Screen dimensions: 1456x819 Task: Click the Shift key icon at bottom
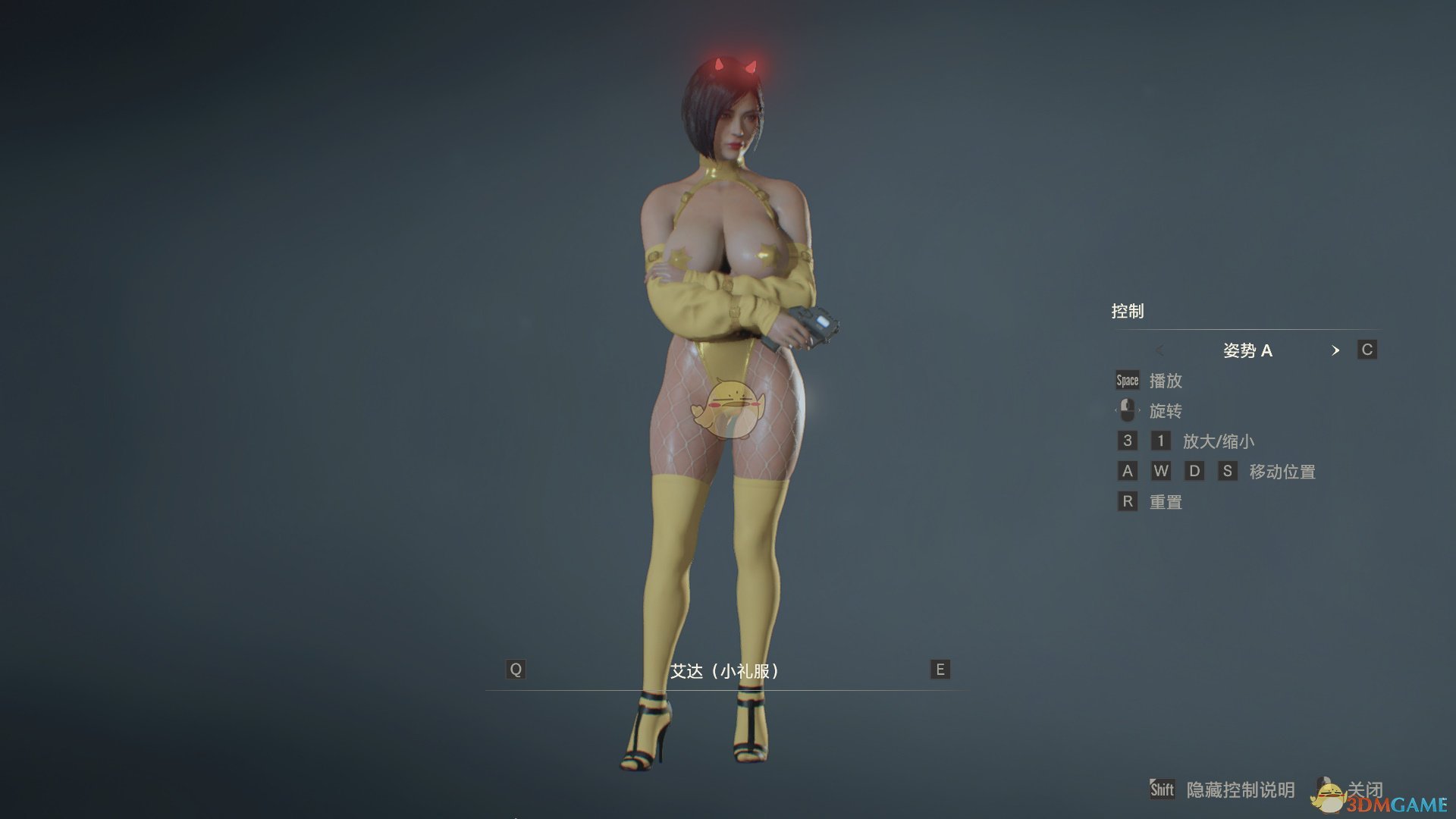[1163, 789]
